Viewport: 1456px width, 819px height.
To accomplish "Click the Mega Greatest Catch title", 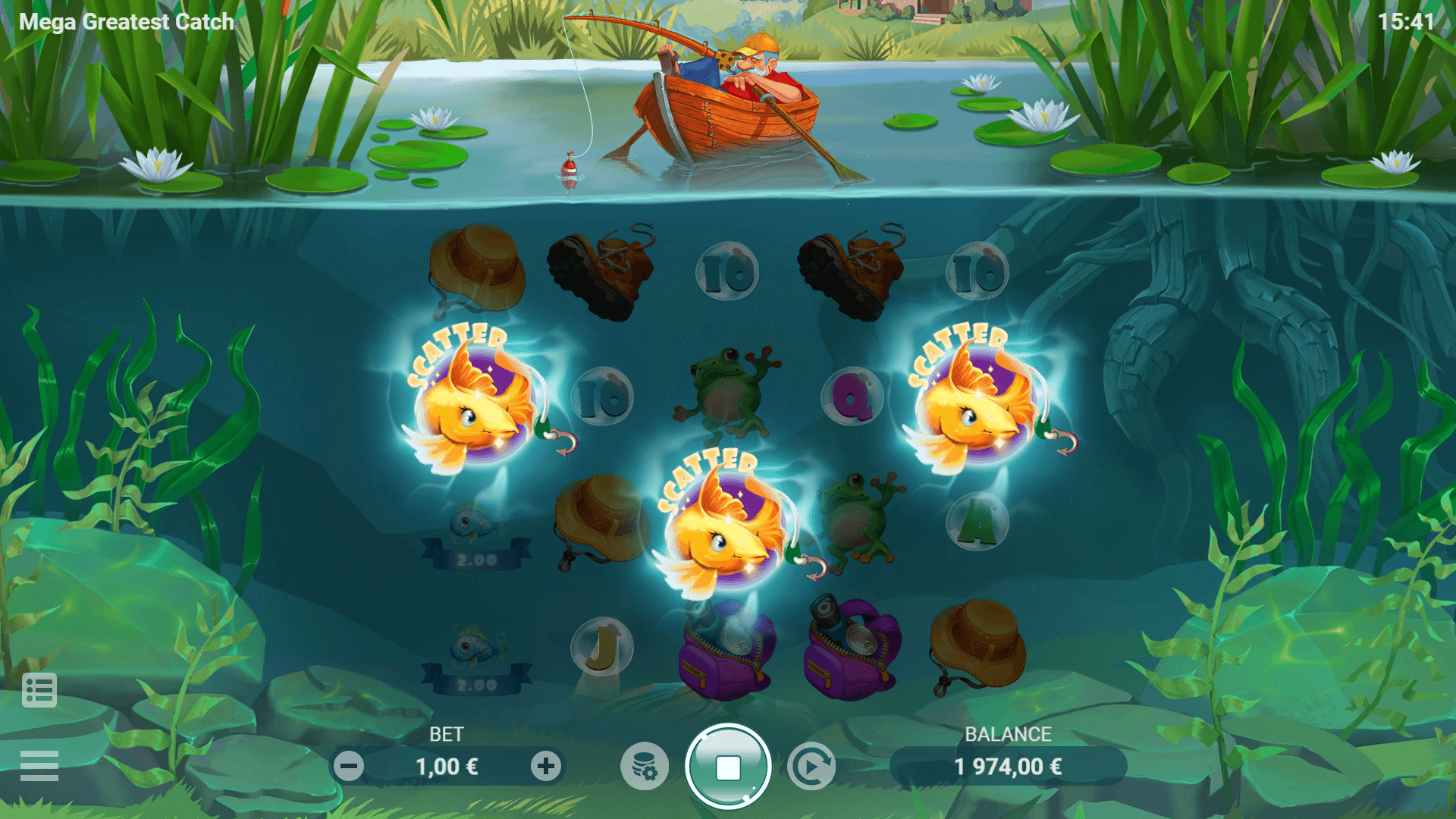I will coord(124,20).
